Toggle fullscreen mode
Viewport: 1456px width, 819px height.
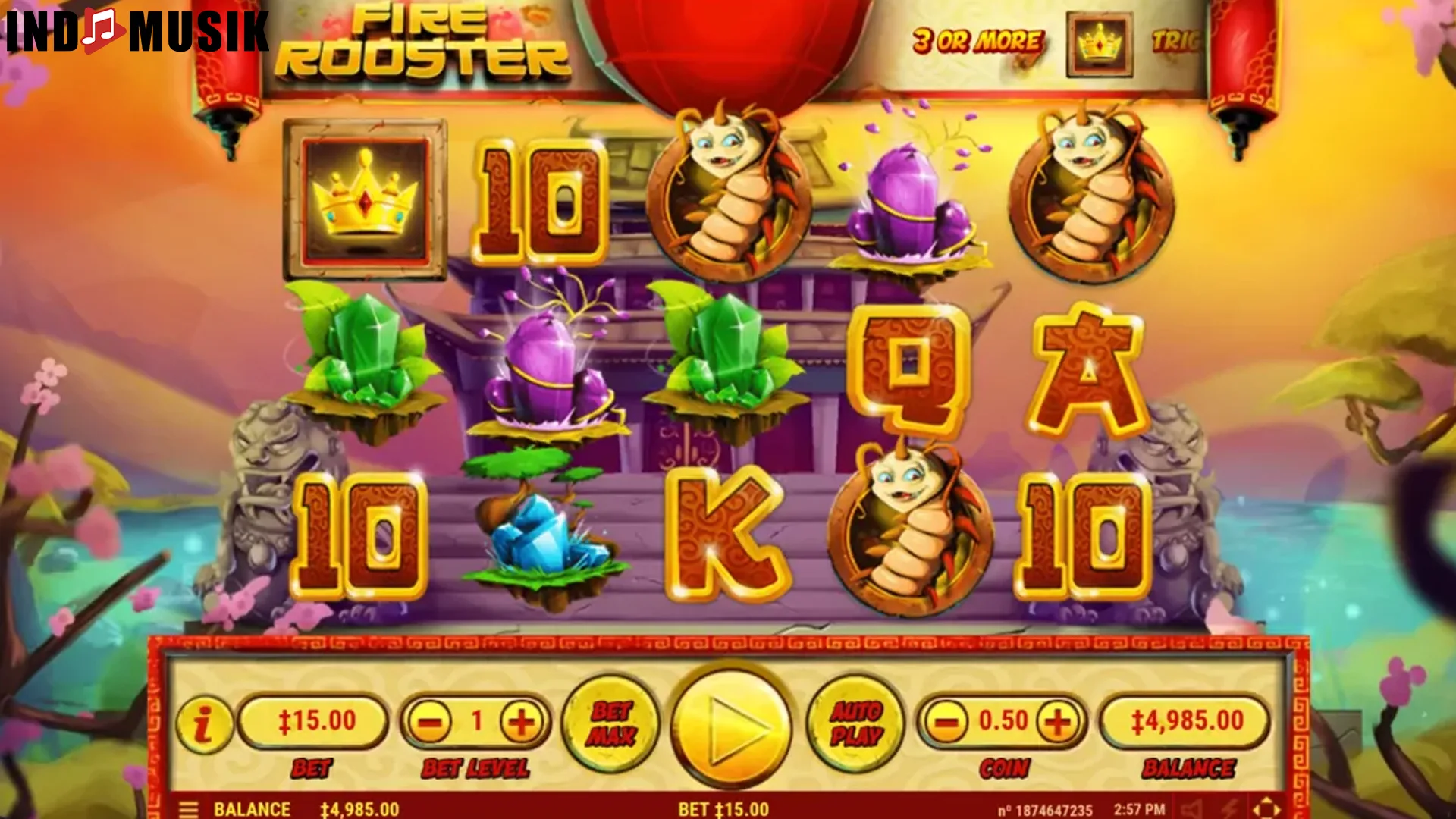click(1265, 808)
